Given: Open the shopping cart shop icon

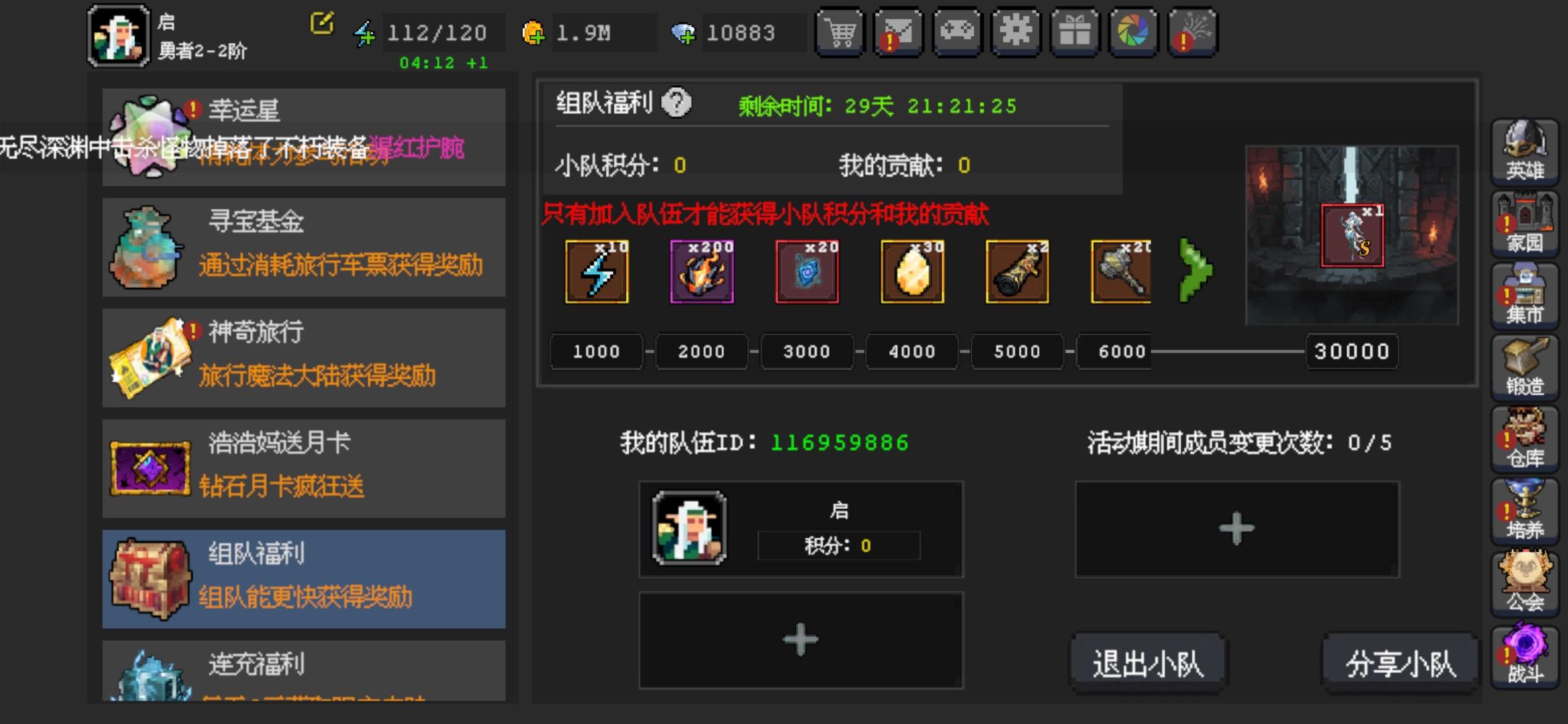Looking at the screenshot, I should [x=840, y=33].
